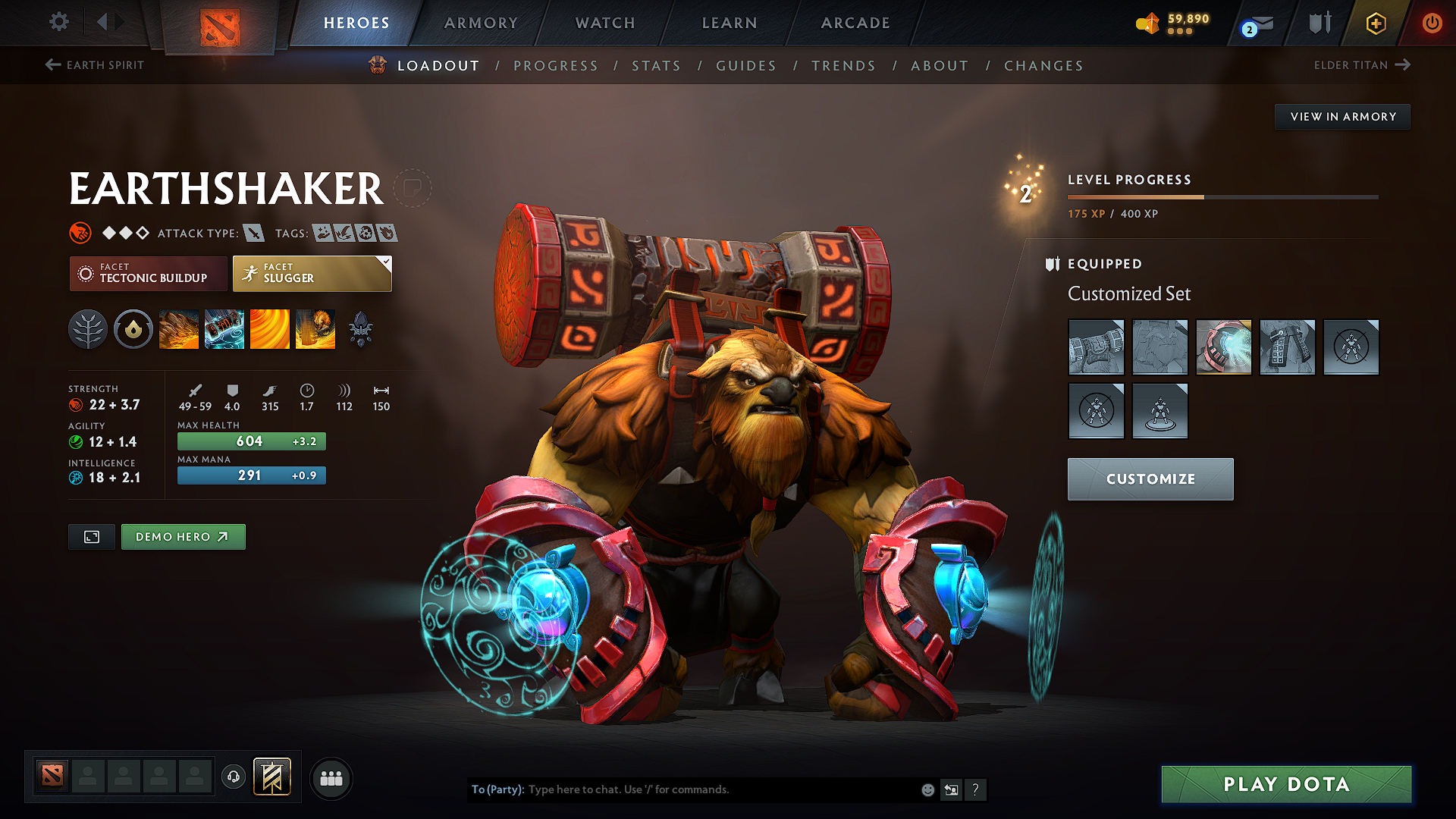The height and width of the screenshot is (819, 1456).
Task: Advance to Elder Titan hero
Action: tap(1363, 65)
